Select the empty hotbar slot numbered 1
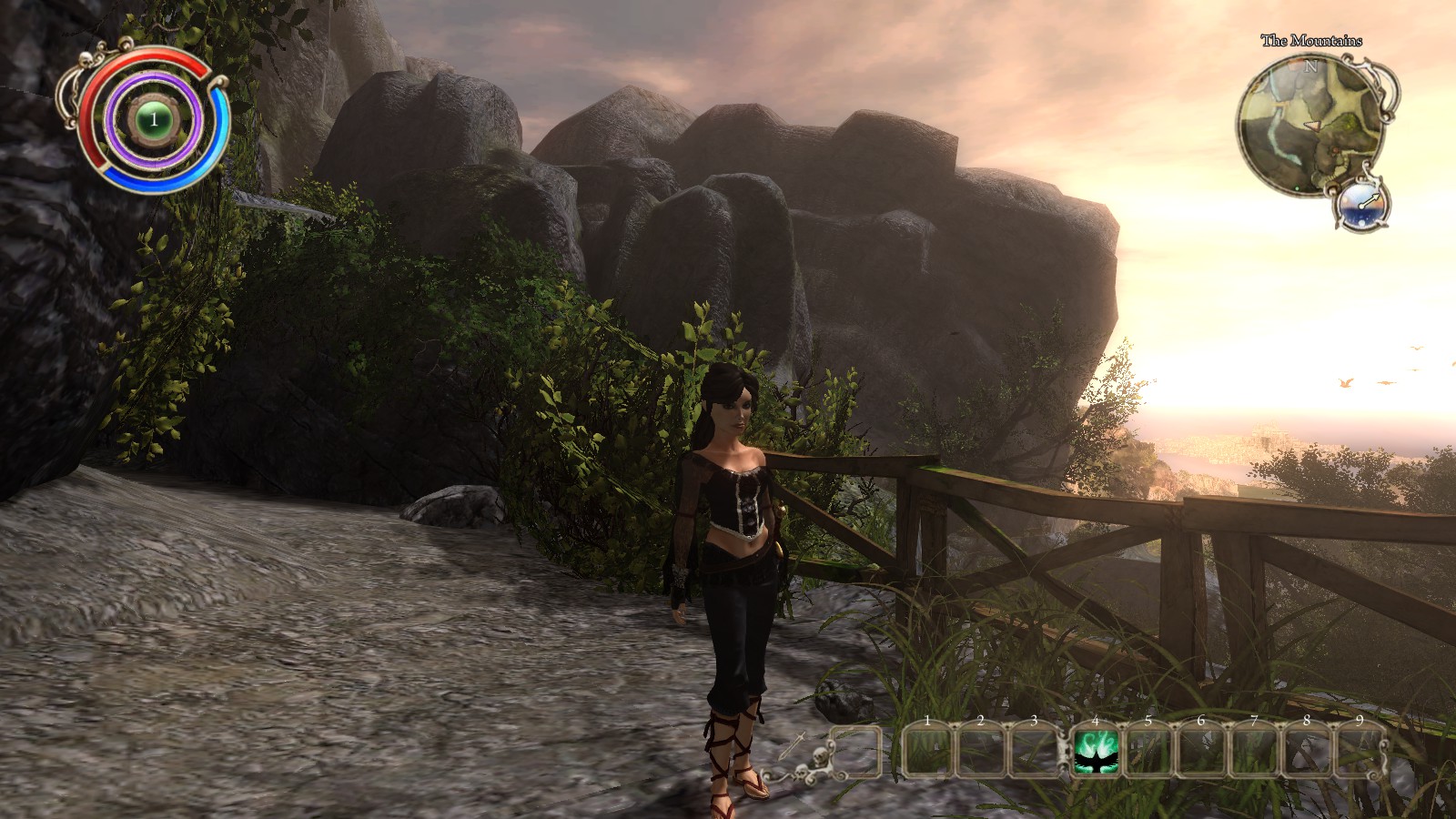The height and width of the screenshot is (819, 1456). coord(926,753)
